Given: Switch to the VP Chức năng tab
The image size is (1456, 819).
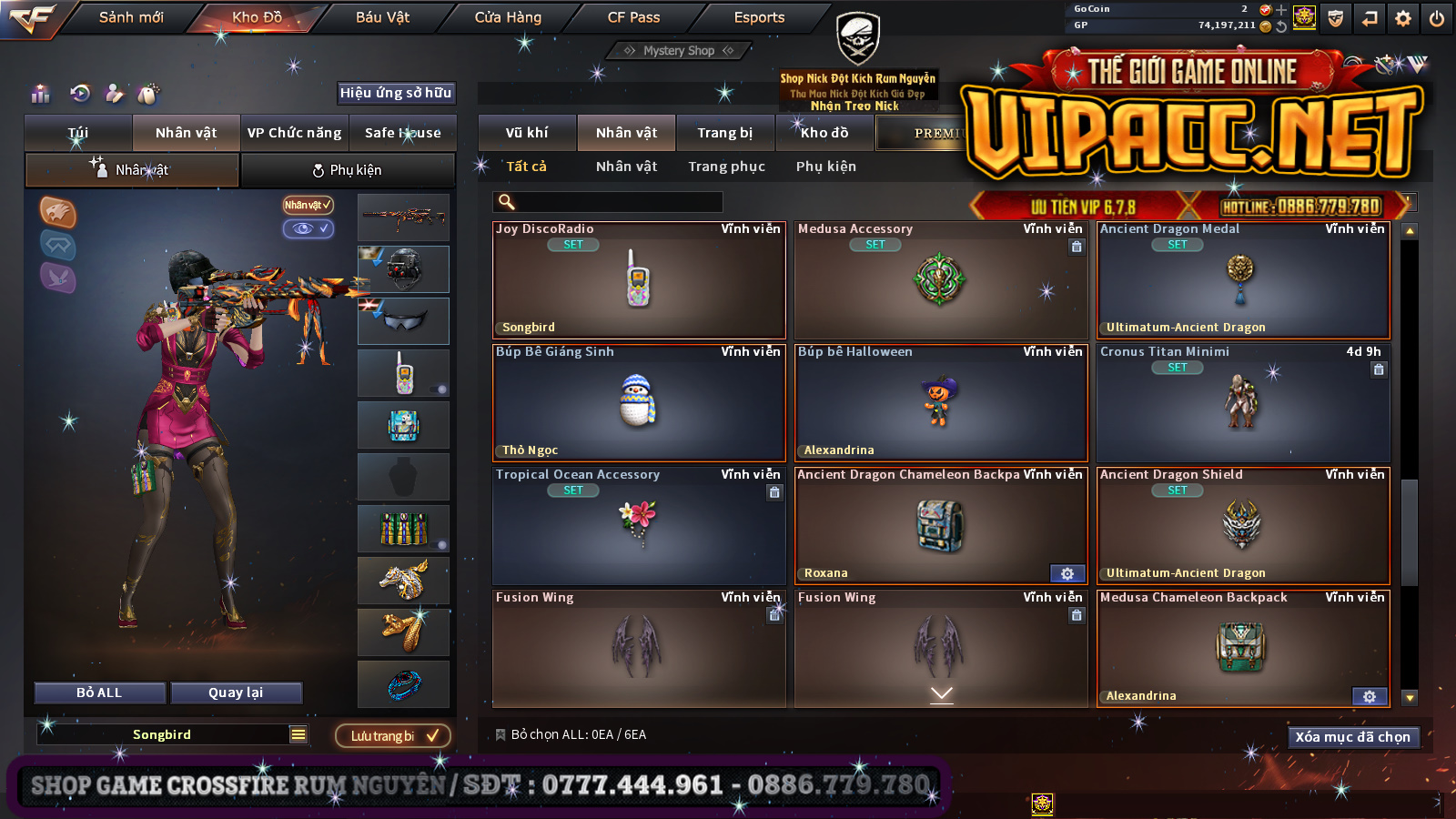Looking at the screenshot, I should (294, 133).
